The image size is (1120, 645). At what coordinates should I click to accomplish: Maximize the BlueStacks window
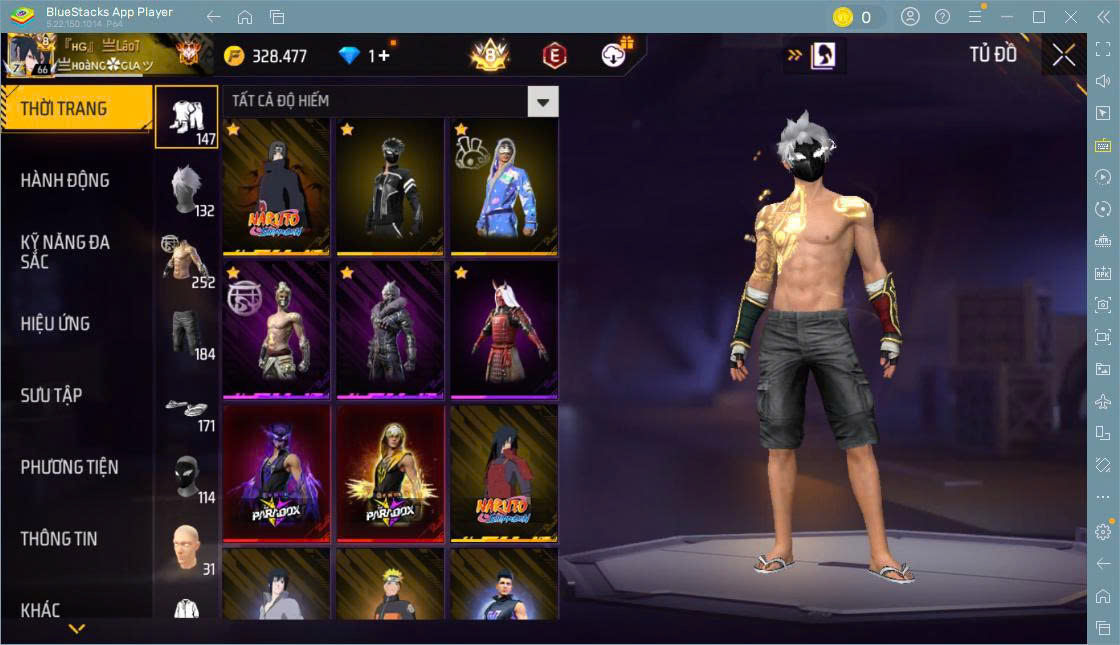[x=1039, y=17]
